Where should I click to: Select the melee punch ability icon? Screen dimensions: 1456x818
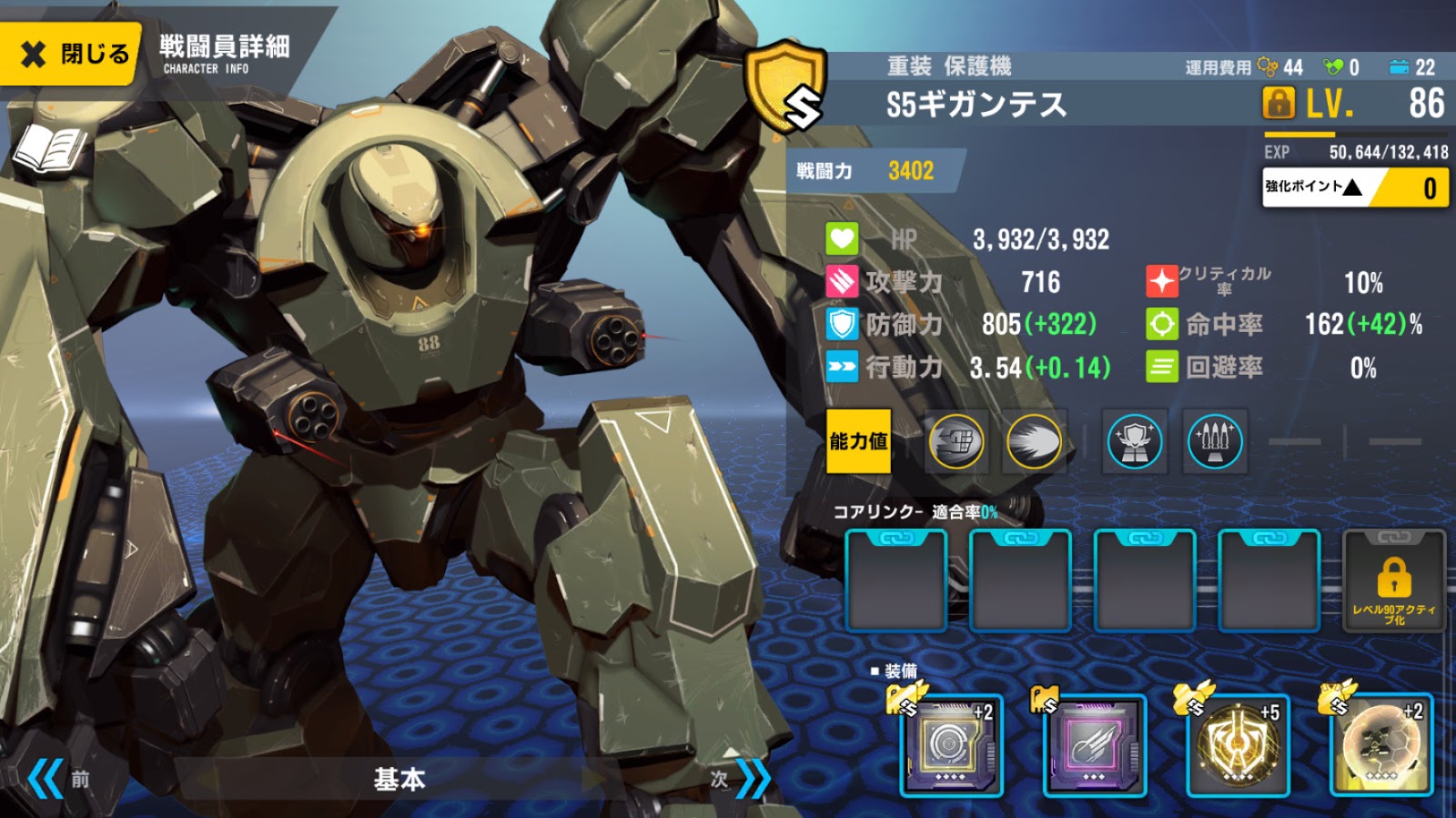point(957,441)
